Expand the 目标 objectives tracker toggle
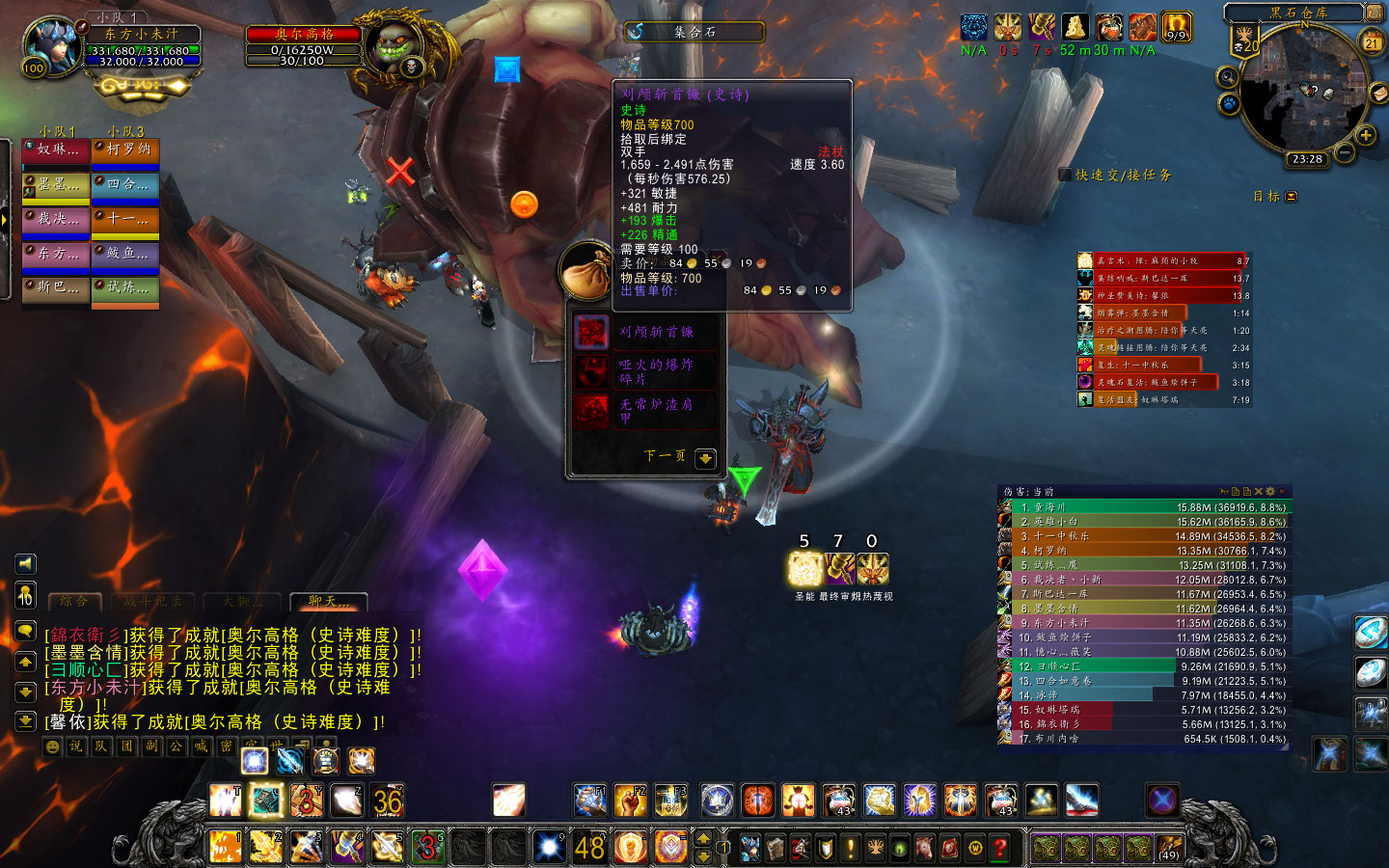This screenshot has height=868, width=1389. [1292, 197]
